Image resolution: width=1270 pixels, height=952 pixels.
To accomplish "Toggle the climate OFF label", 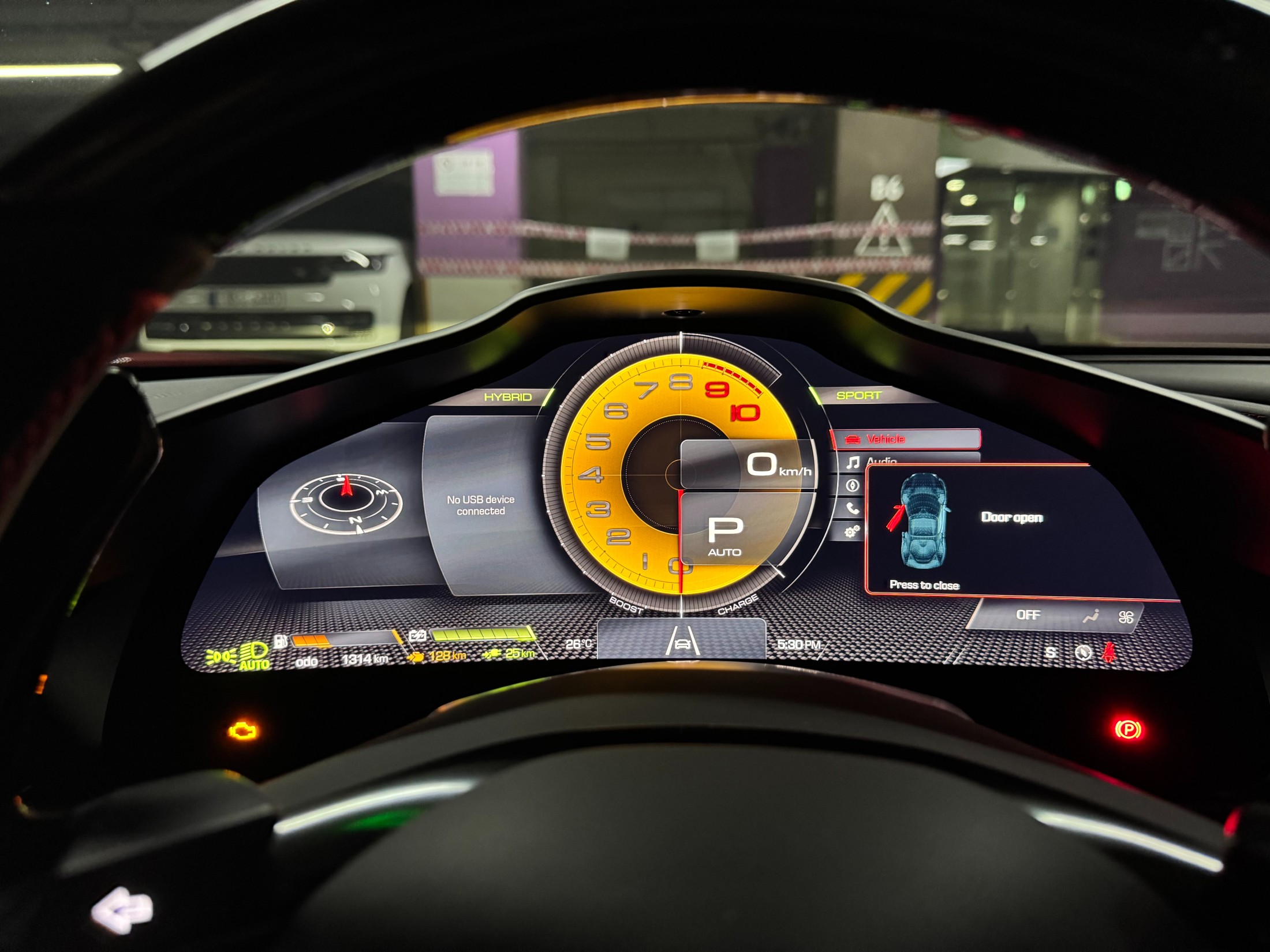I will (x=1028, y=615).
